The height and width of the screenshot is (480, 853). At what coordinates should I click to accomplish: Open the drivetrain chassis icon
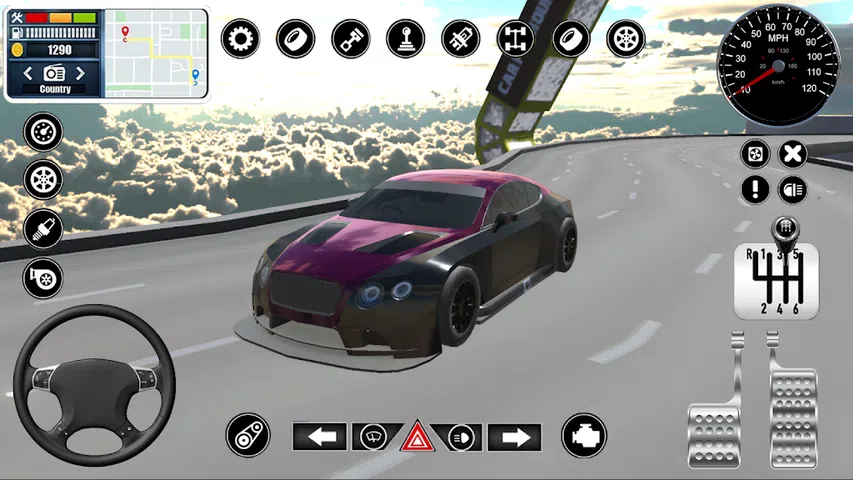pos(515,39)
